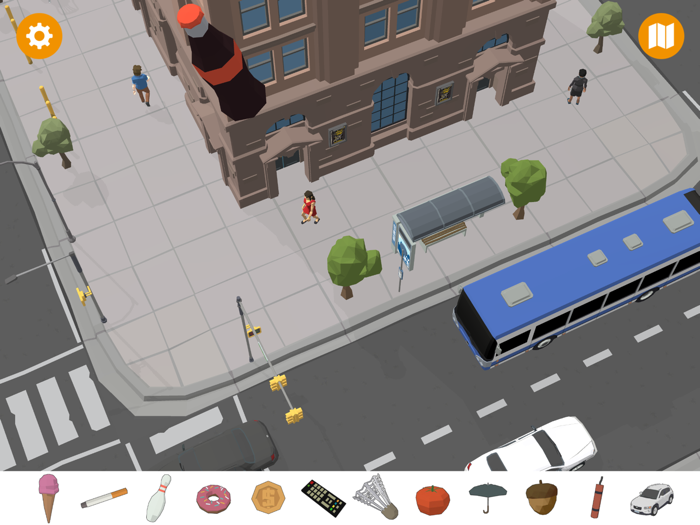Pick the red tomato item

(x=433, y=498)
